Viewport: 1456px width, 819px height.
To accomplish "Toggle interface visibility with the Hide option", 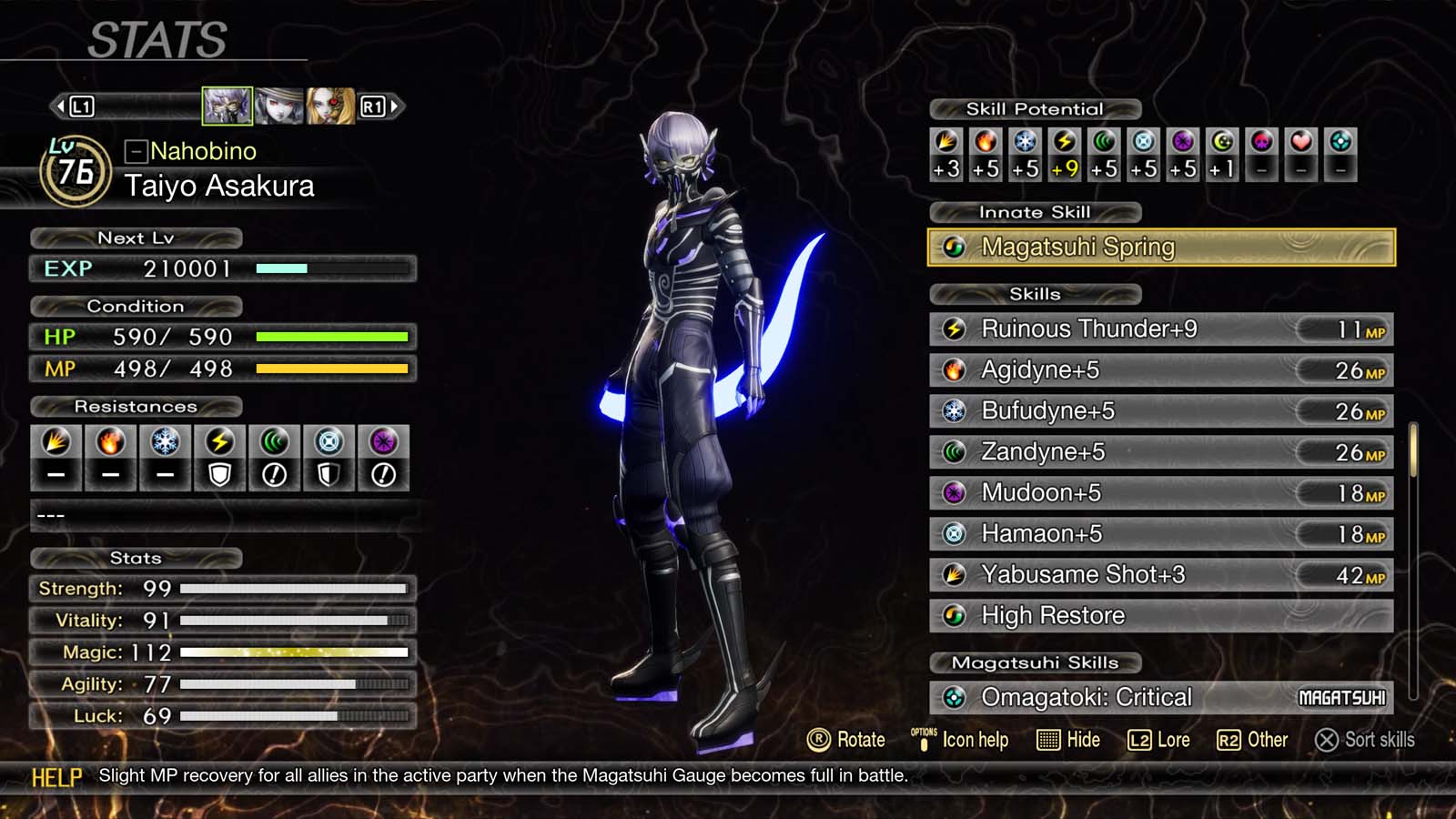I will (x=1069, y=740).
